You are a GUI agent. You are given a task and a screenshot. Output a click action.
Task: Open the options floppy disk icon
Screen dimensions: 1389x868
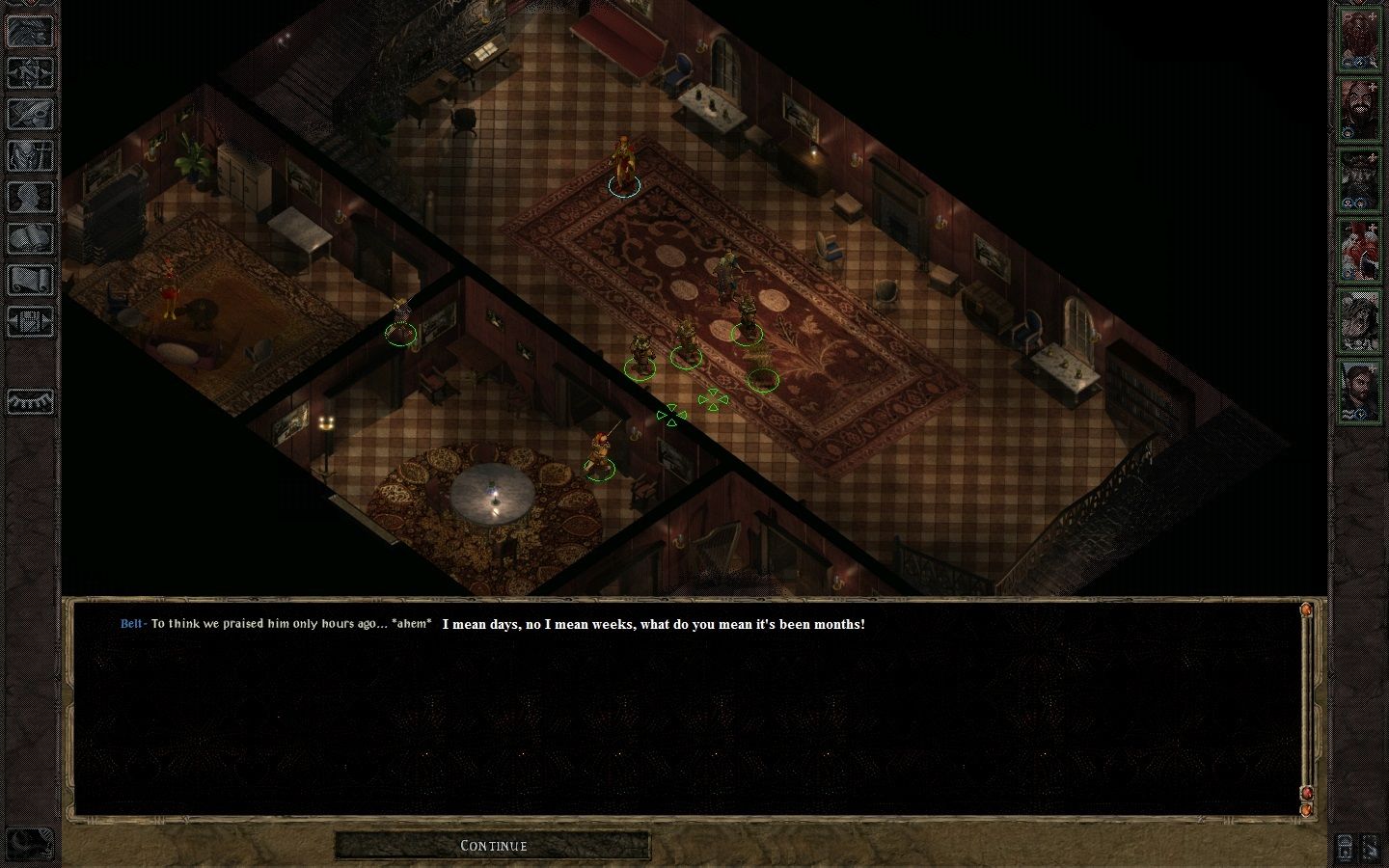30,321
